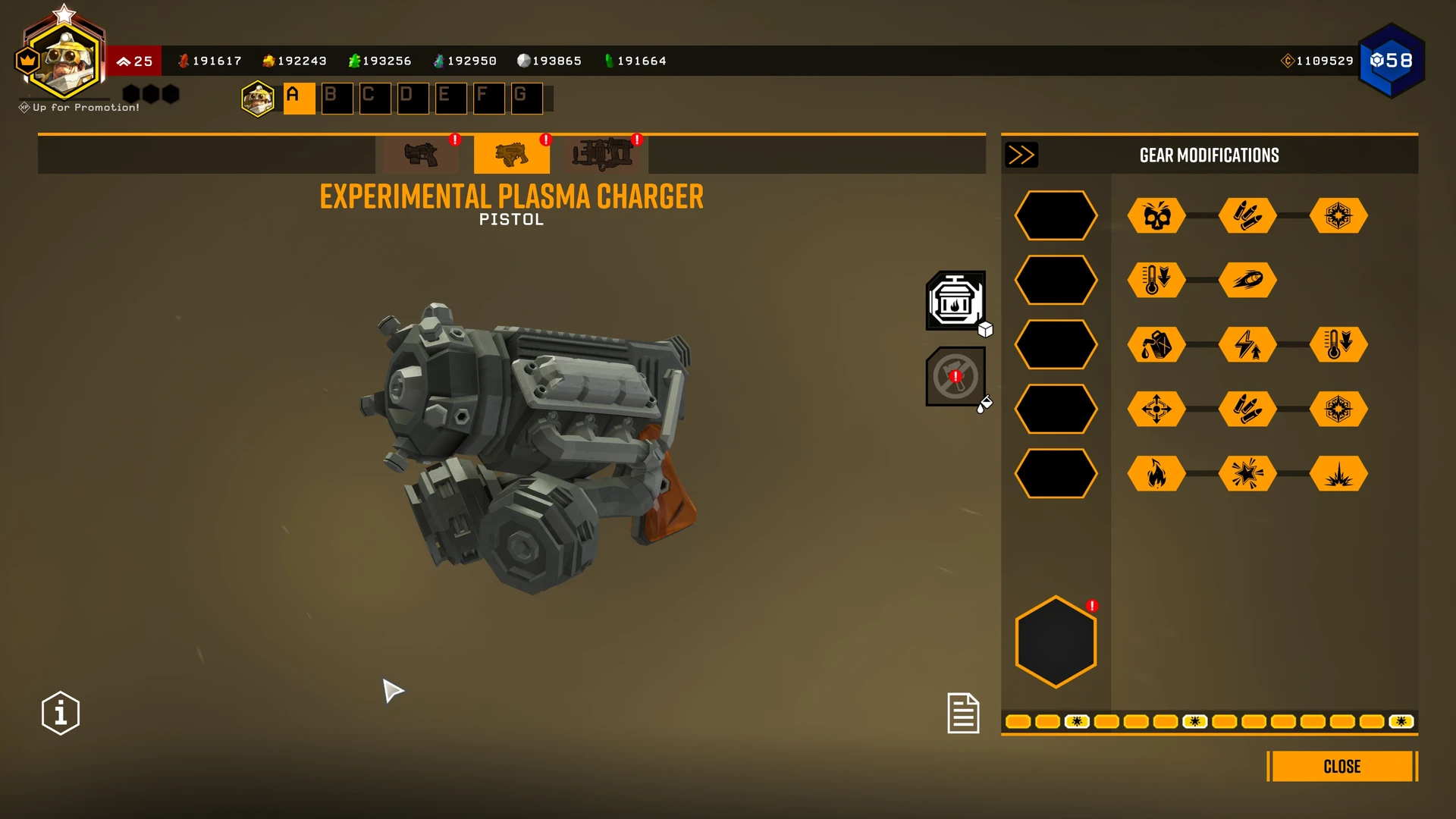This screenshot has width=1456, height=819.
Task: Pick the flame modification in bottom tier
Action: (1156, 474)
